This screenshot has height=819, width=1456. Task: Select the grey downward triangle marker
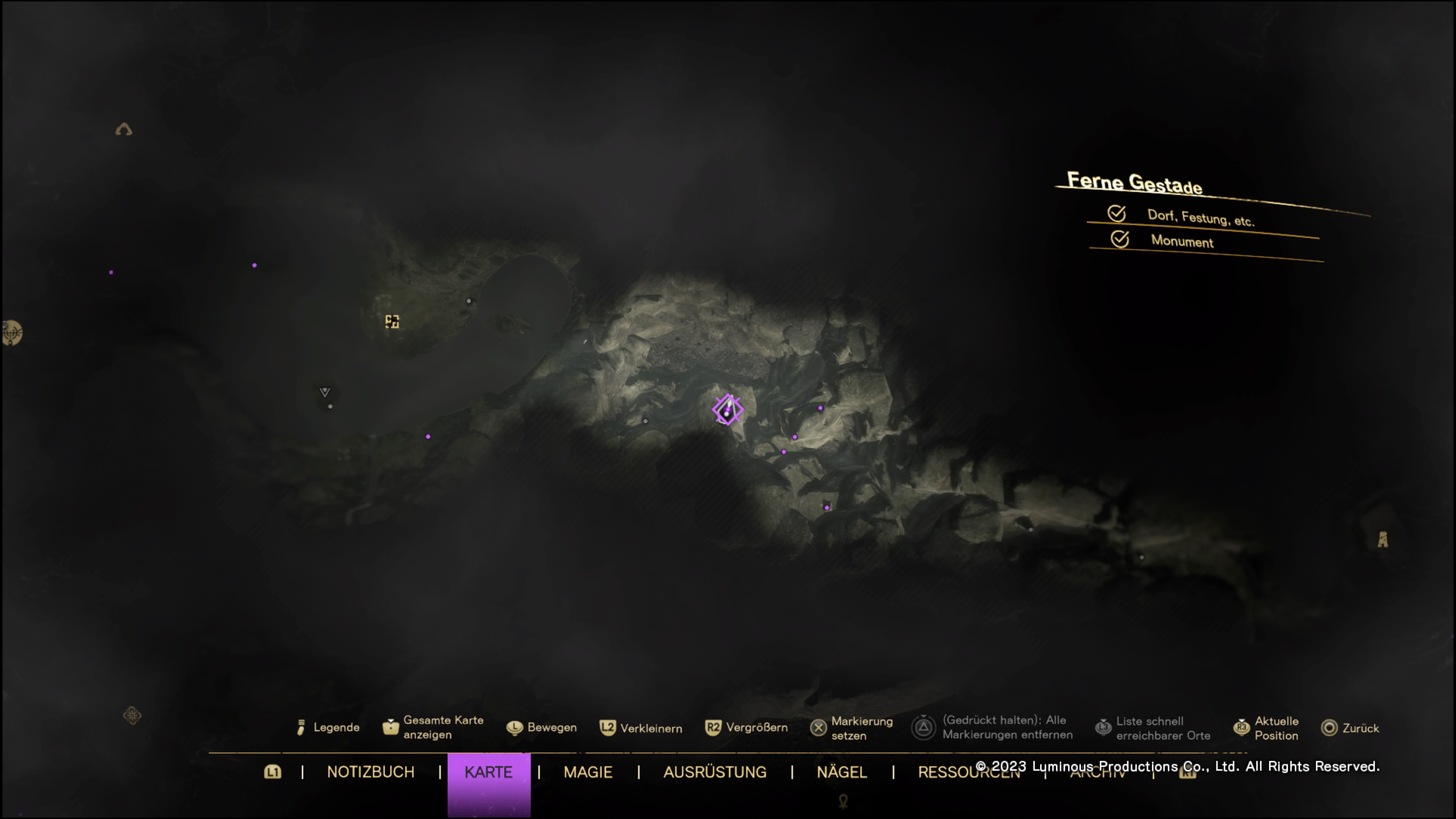coord(325,392)
